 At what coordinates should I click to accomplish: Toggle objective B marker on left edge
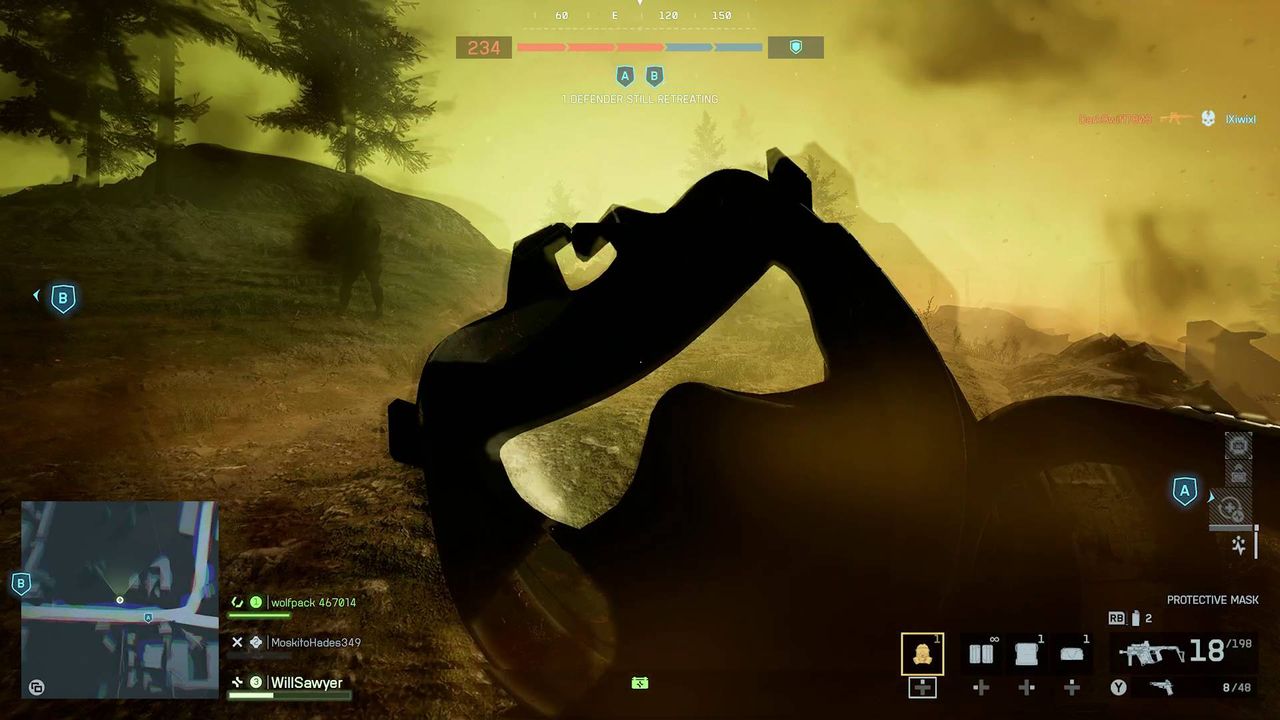tap(63, 297)
